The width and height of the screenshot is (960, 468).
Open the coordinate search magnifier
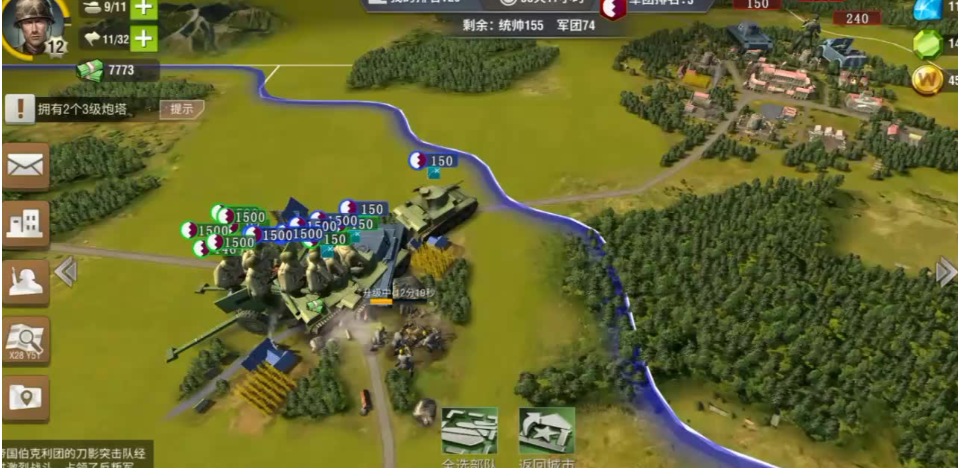coord(26,342)
